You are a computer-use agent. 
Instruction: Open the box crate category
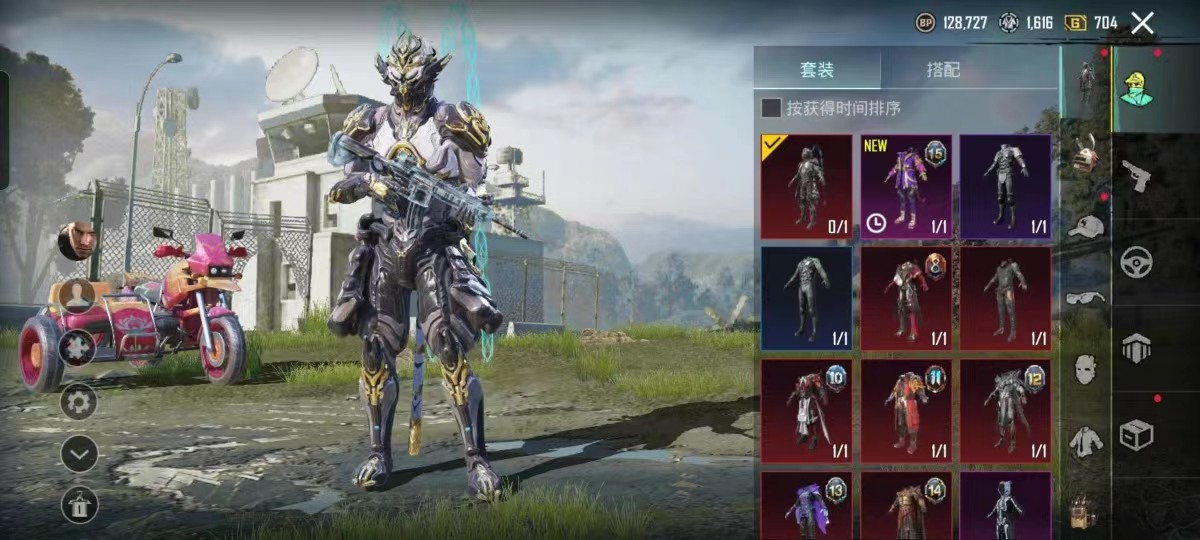(1136, 434)
